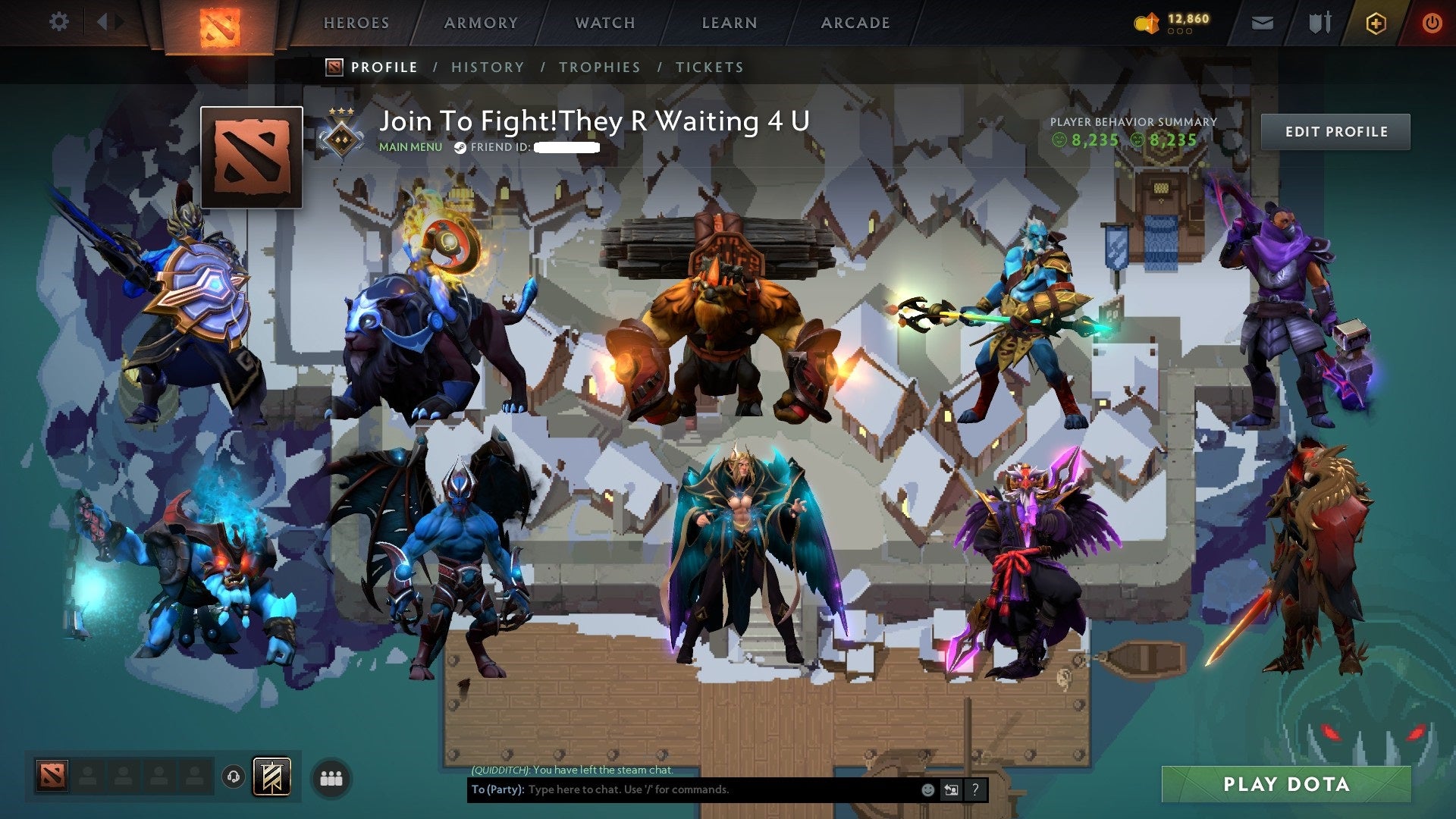
Task: Open the Player Behavior Summary smiley score
Action: pyautogui.click(x=1092, y=140)
